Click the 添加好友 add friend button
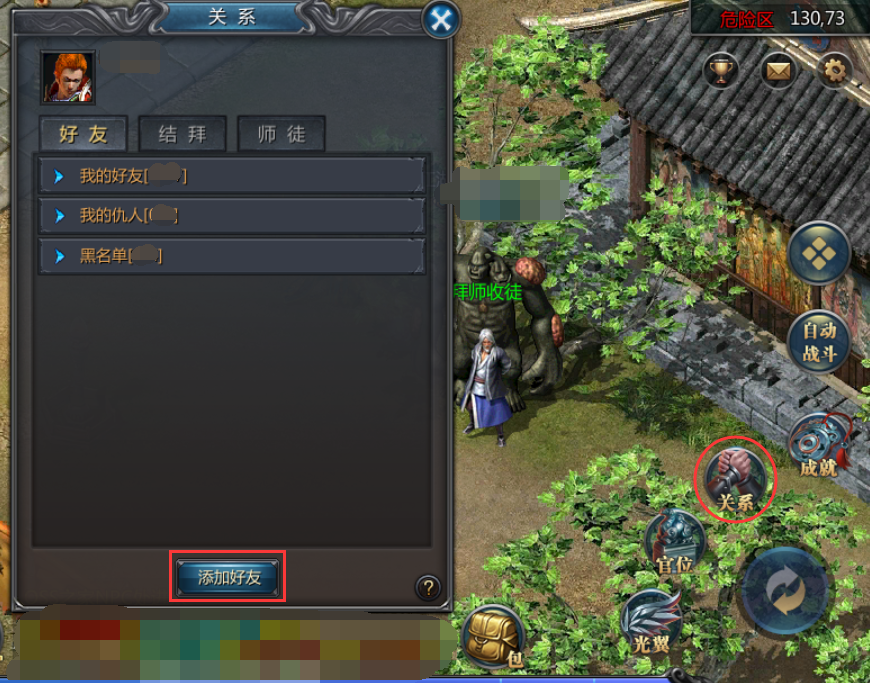Image resolution: width=870 pixels, height=683 pixels. coord(229,577)
